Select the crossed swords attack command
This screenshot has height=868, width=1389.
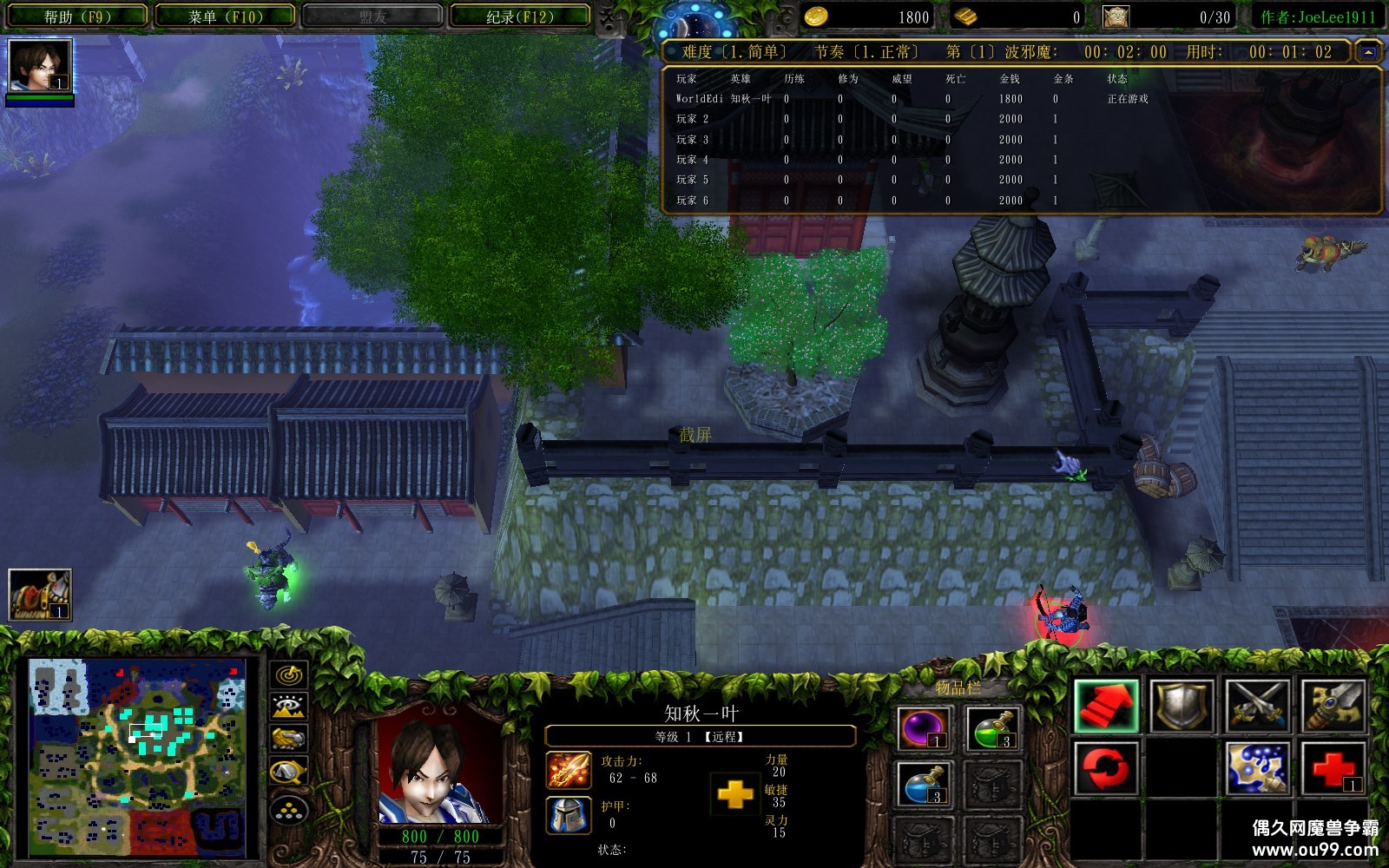[1257, 707]
